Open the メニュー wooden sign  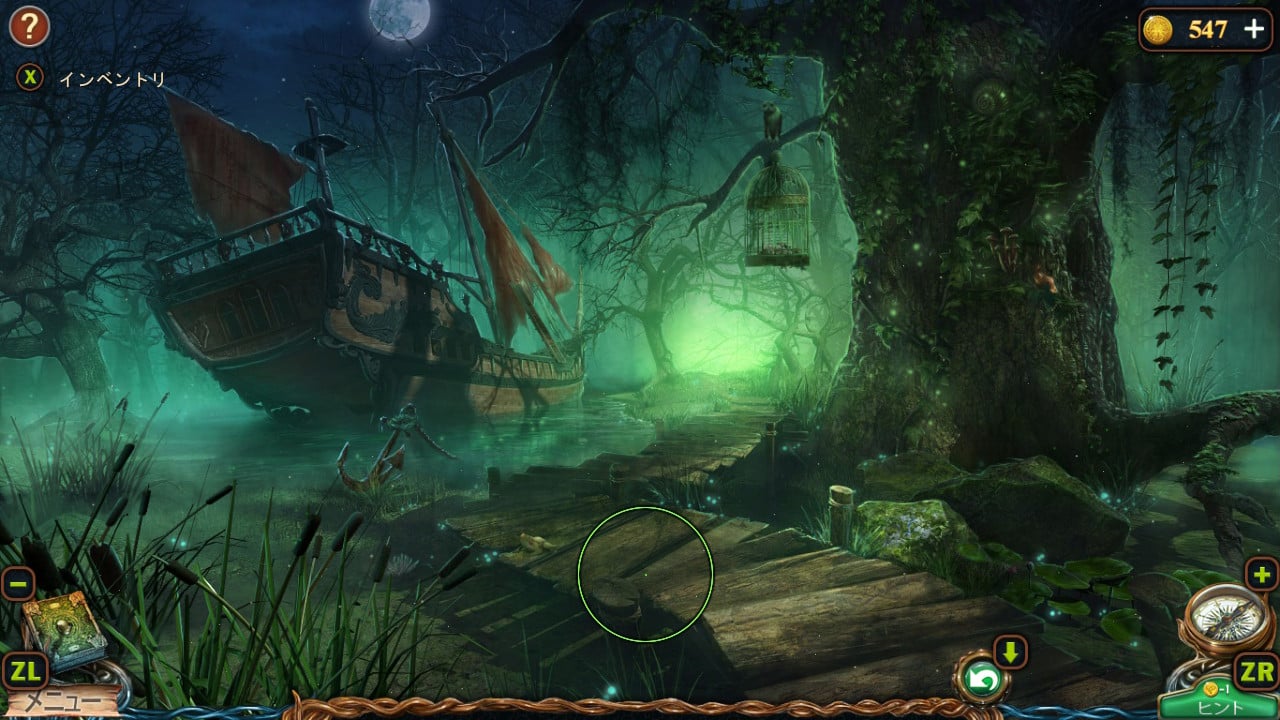tap(60, 702)
